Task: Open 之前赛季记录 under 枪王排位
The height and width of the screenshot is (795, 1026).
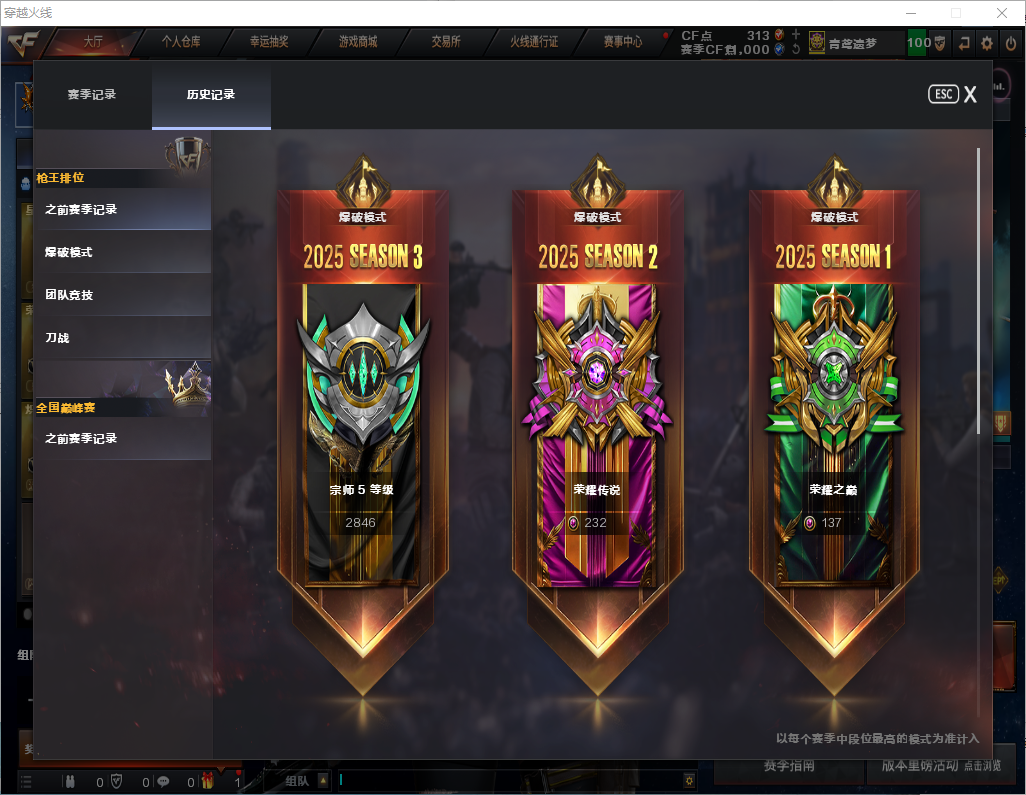Action: tap(122, 210)
